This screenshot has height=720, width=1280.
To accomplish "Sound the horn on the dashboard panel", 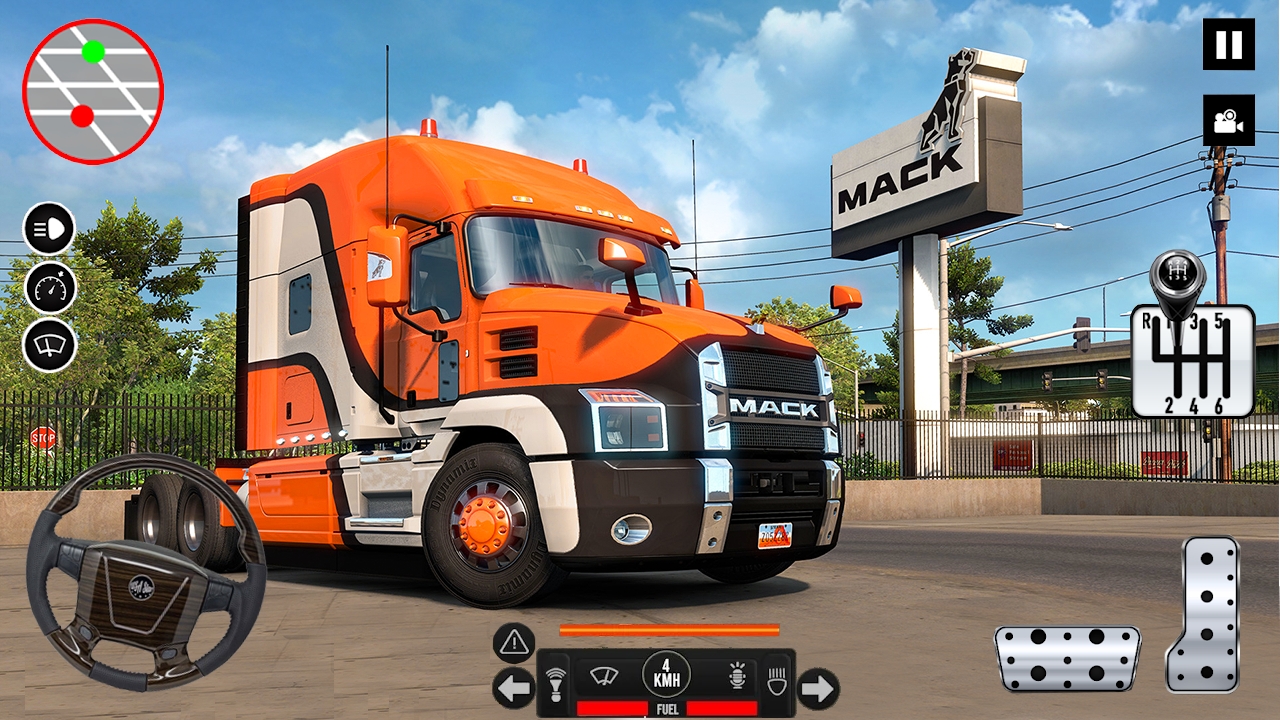I will click(556, 682).
